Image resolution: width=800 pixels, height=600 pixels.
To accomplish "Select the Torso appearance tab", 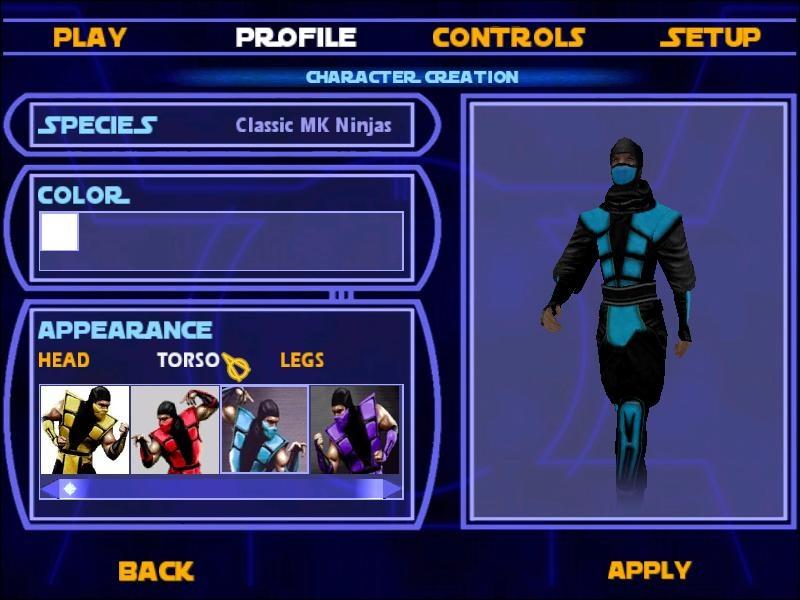I will (x=187, y=360).
